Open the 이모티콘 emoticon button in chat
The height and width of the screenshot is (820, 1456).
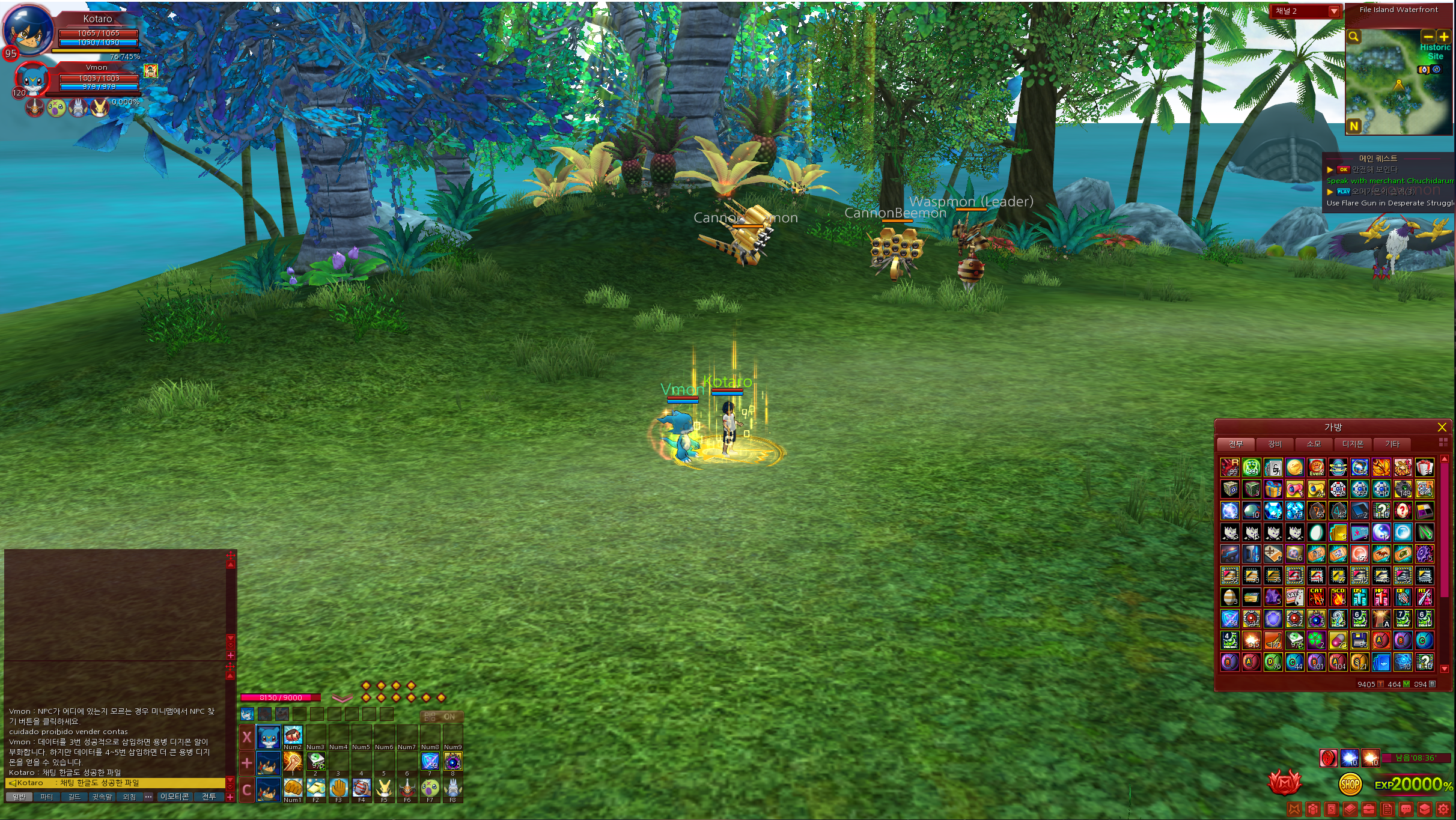point(175,797)
